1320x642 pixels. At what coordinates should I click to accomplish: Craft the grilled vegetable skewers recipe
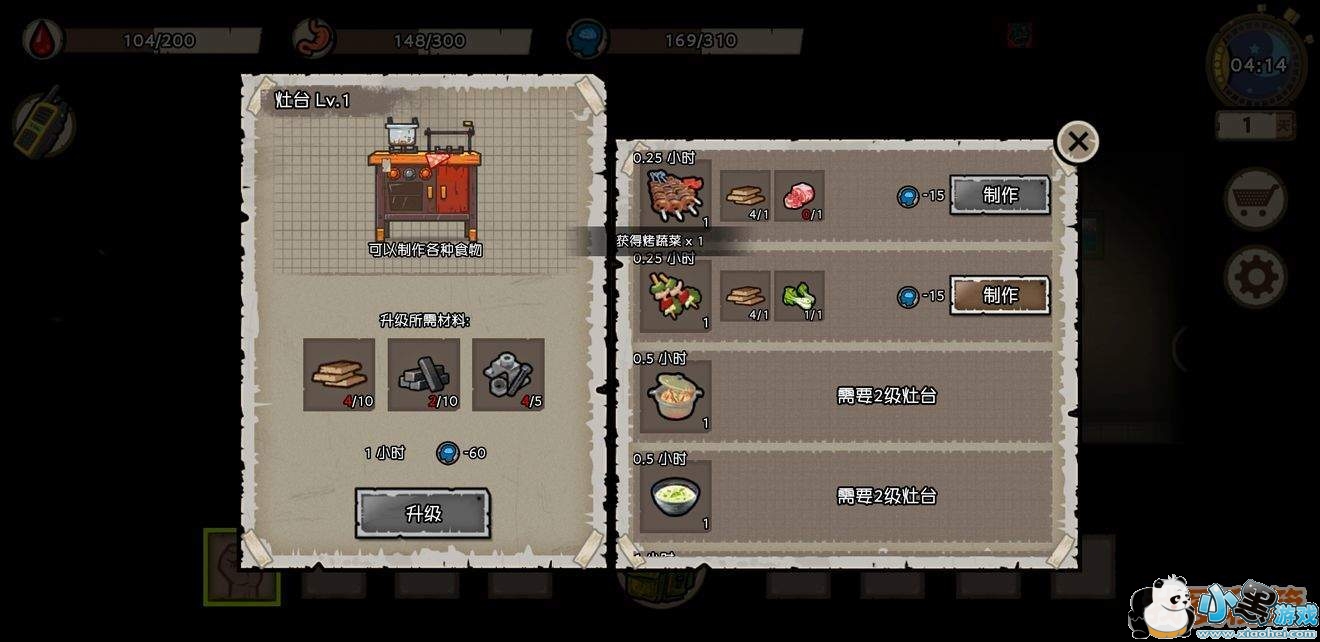pyautogui.click(x=999, y=295)
